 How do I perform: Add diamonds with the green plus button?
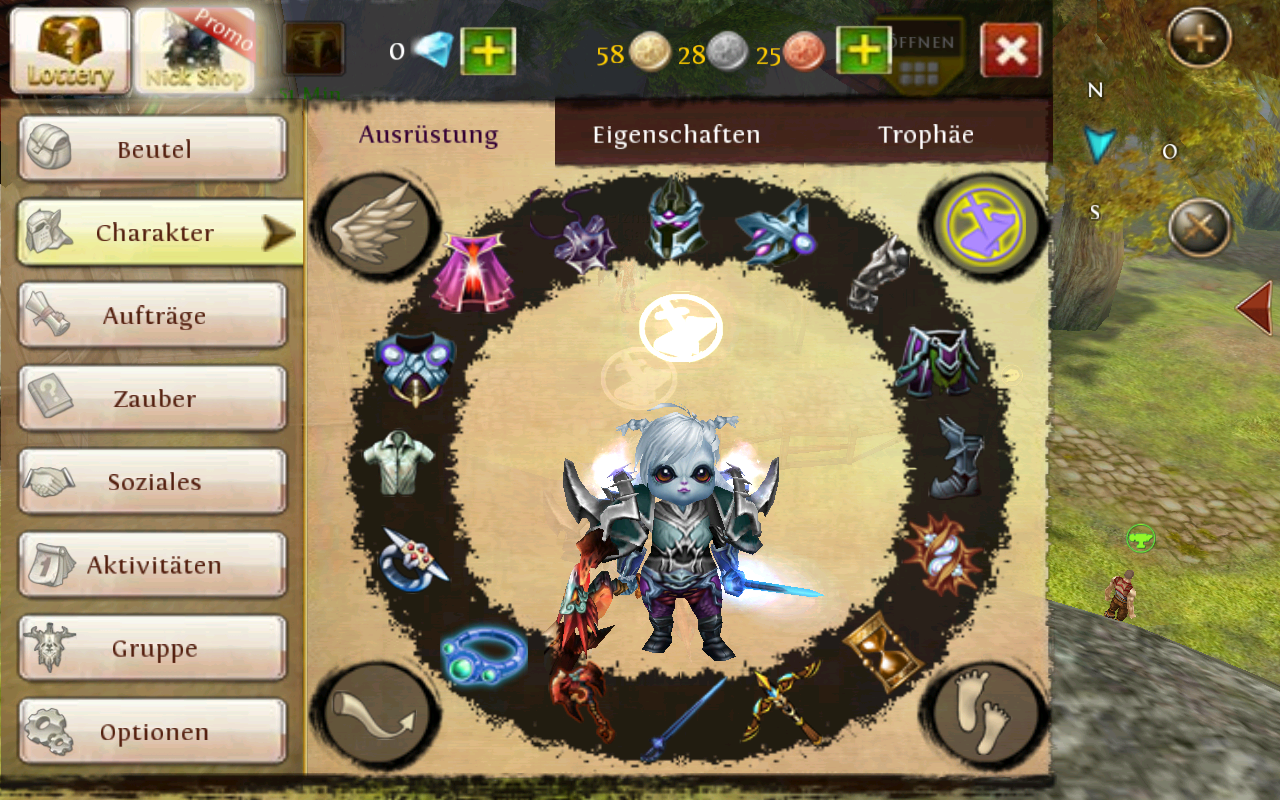[x=488, y=51]
